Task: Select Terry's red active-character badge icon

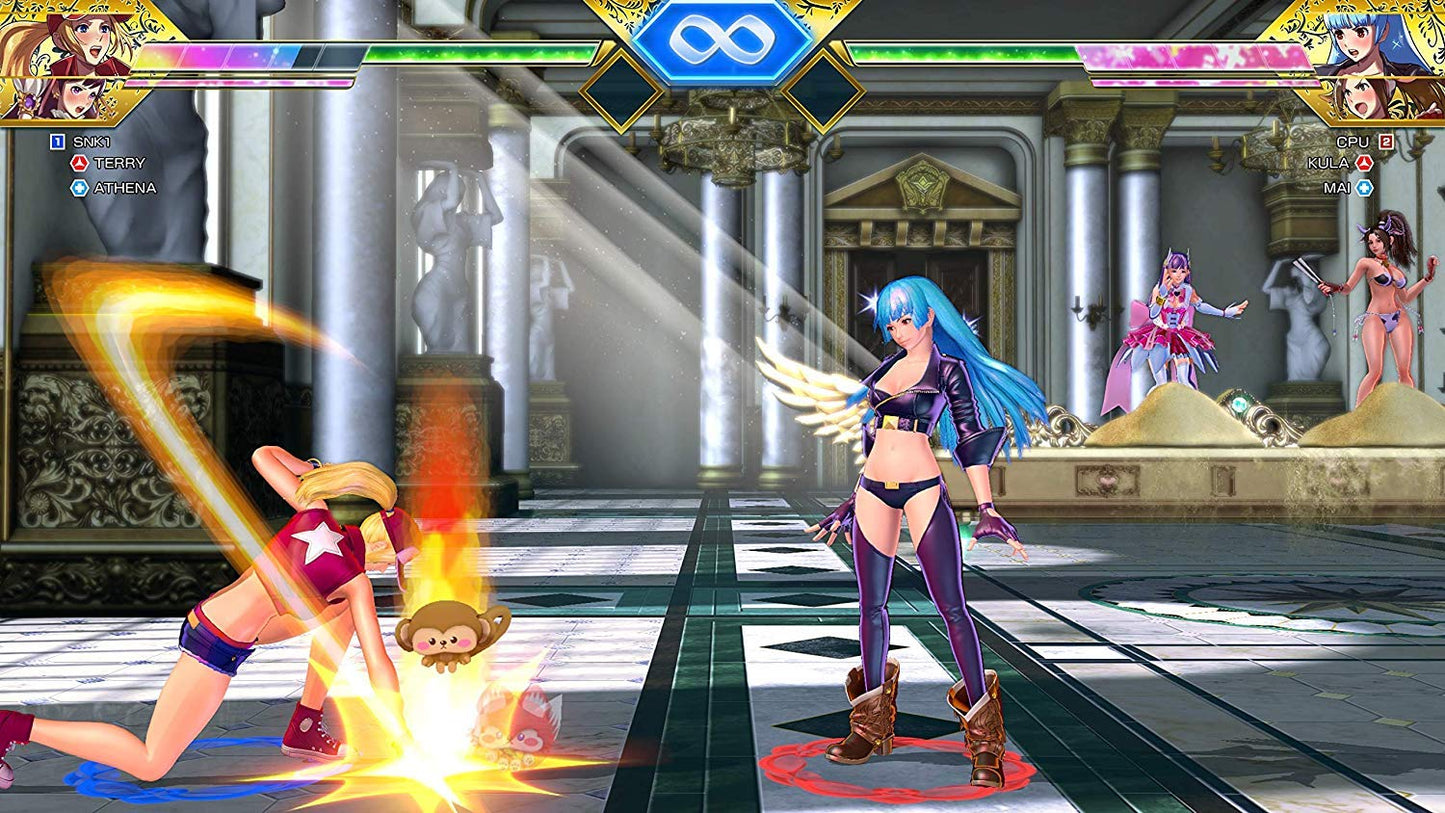Action: (79, 162)
